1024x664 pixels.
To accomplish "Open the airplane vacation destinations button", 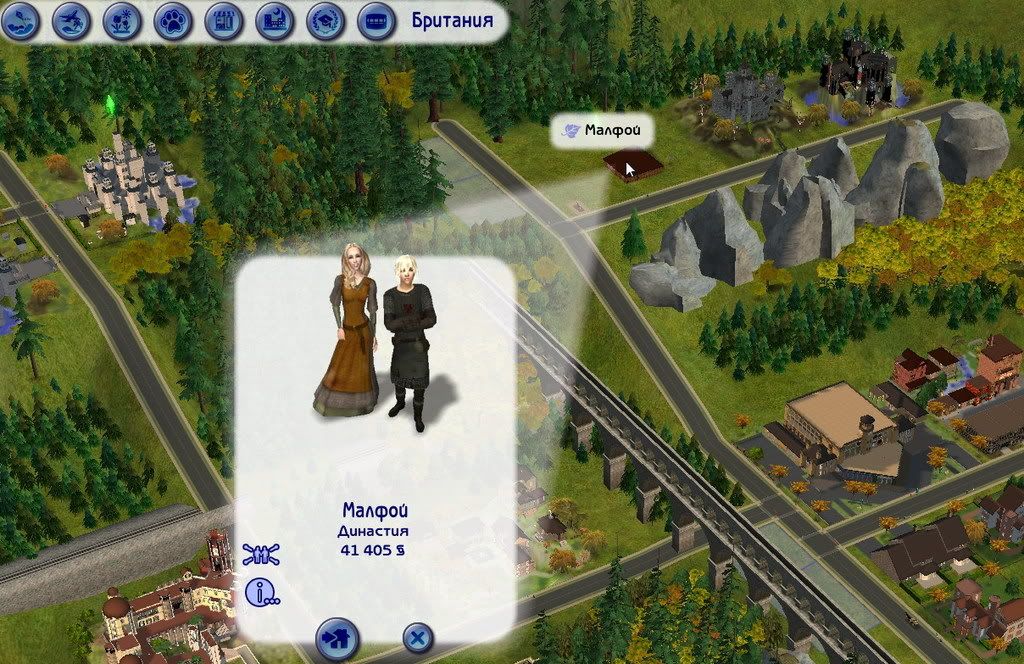I will pos(71,20).
